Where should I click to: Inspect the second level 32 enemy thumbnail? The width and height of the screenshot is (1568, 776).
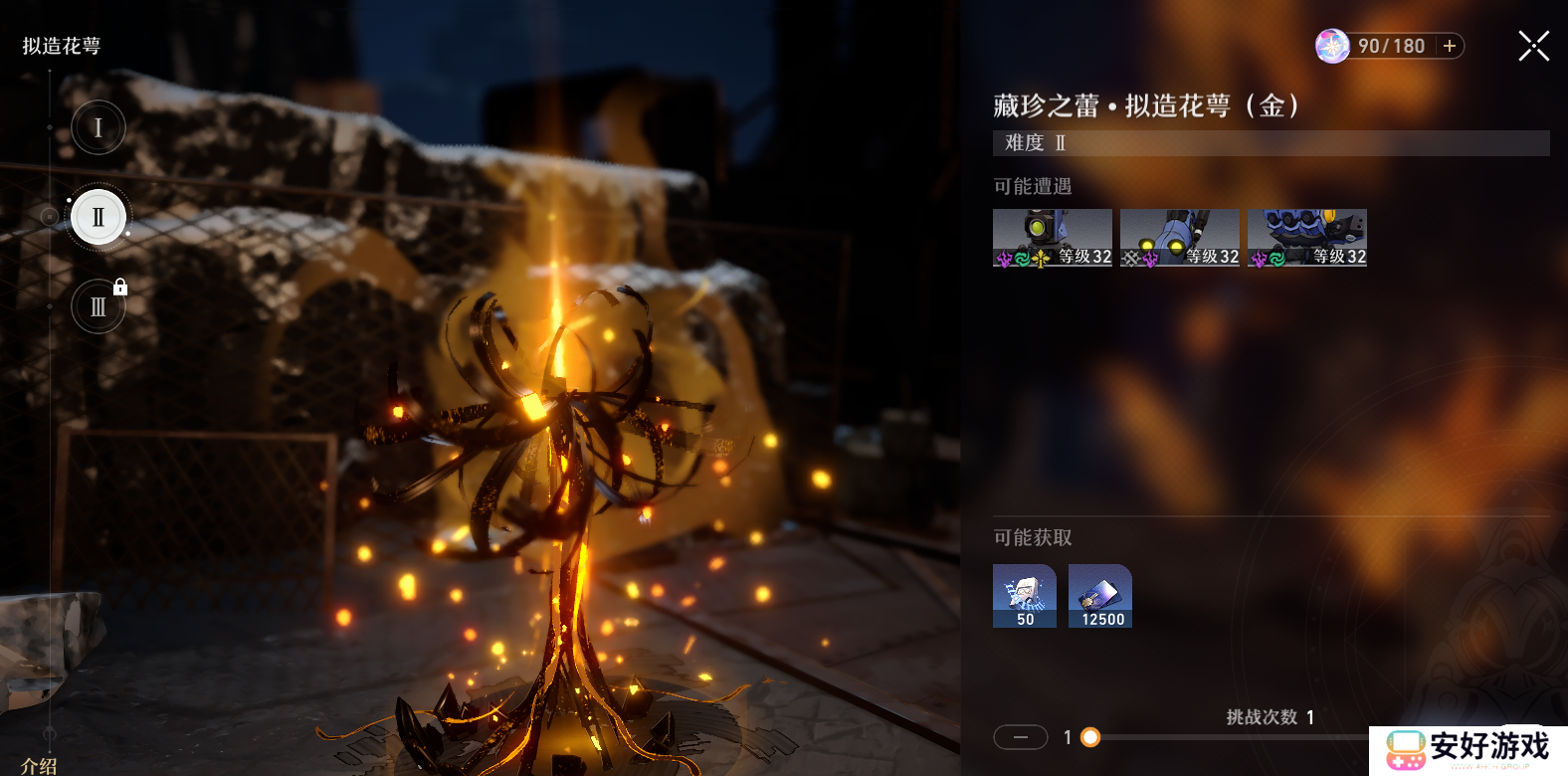[1179, 238]
